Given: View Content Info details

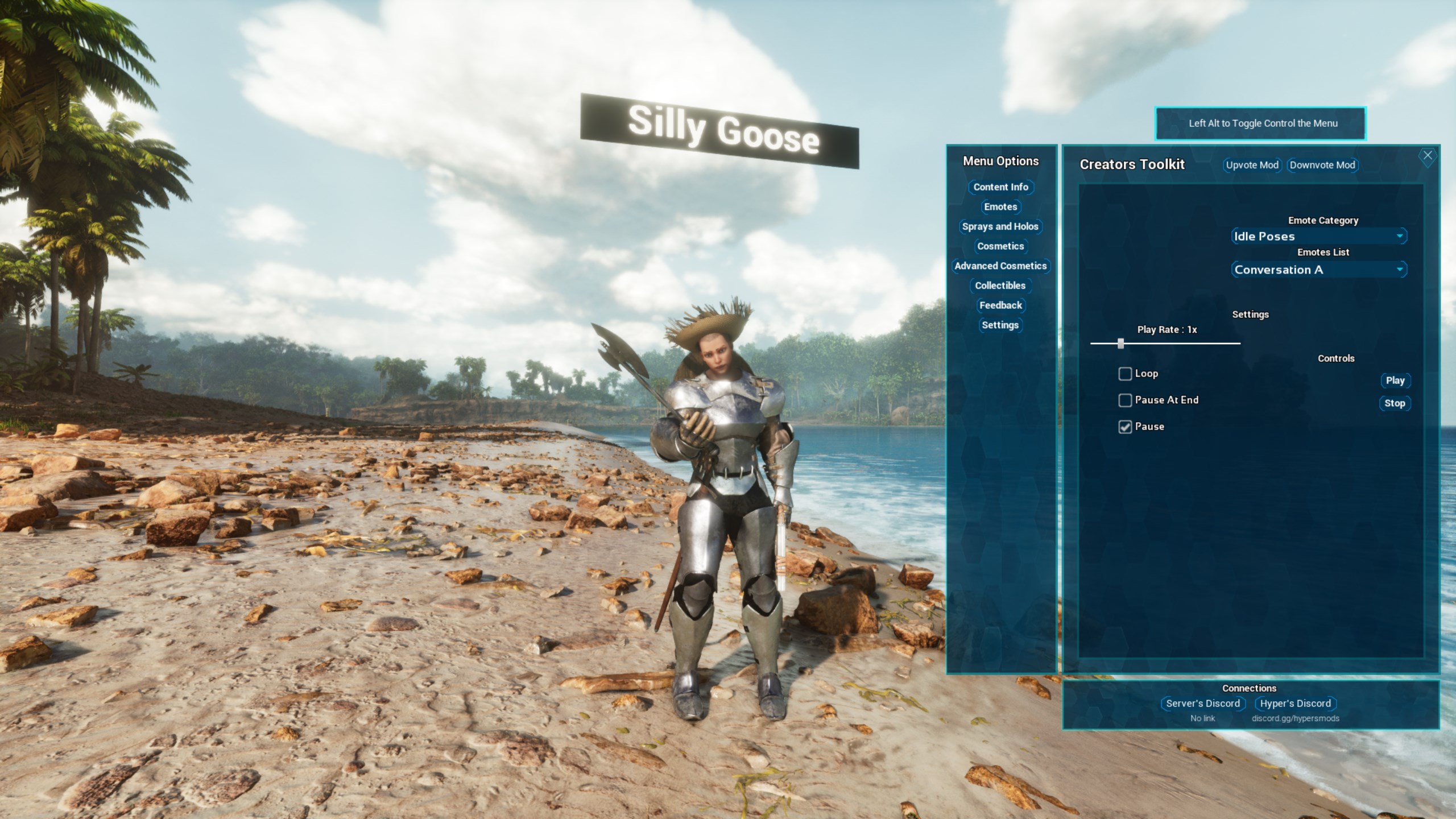Looking at the screenshot, I should 1000,187.
